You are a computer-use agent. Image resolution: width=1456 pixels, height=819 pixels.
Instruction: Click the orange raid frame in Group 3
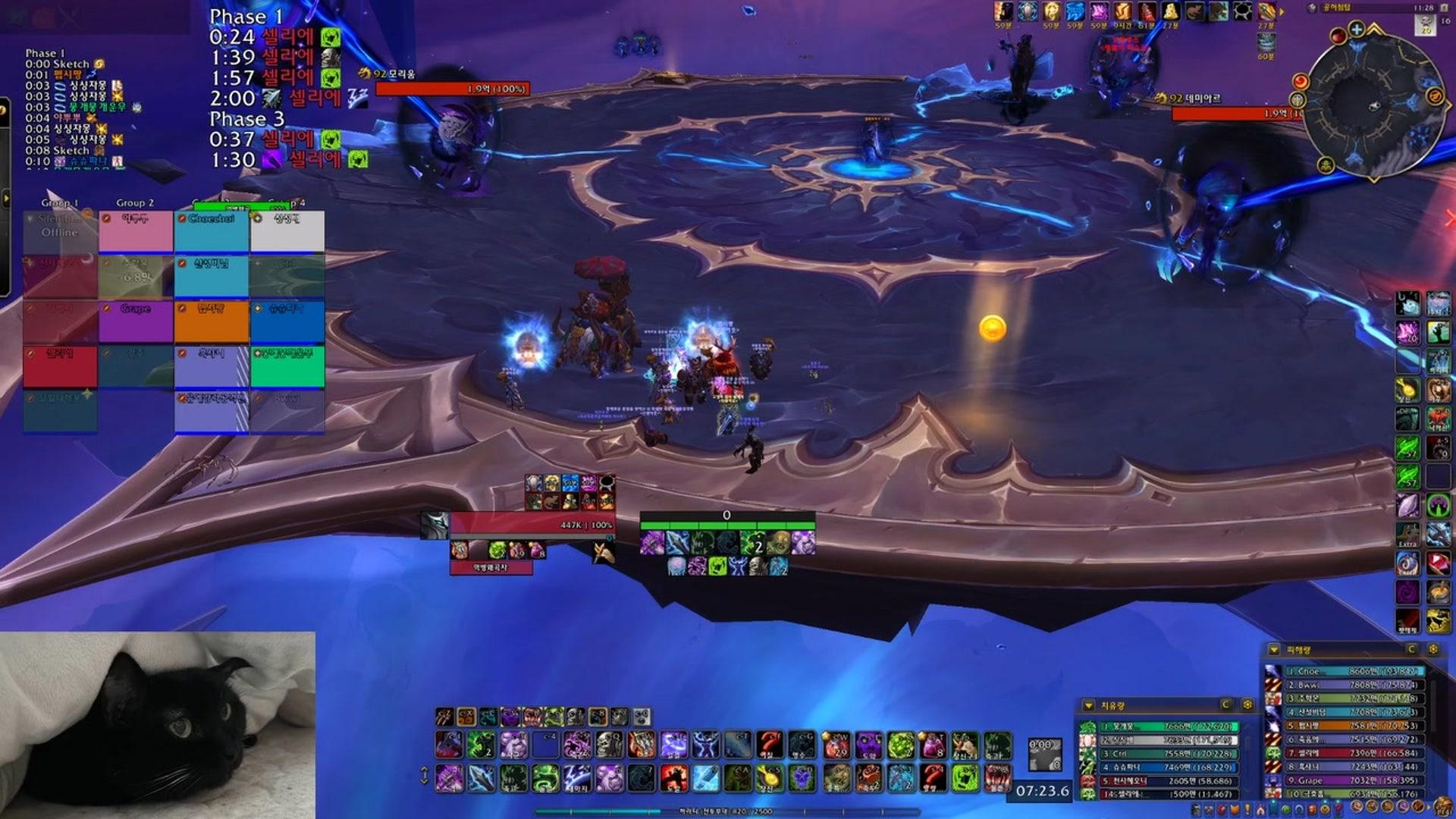(x=212, y=322)
